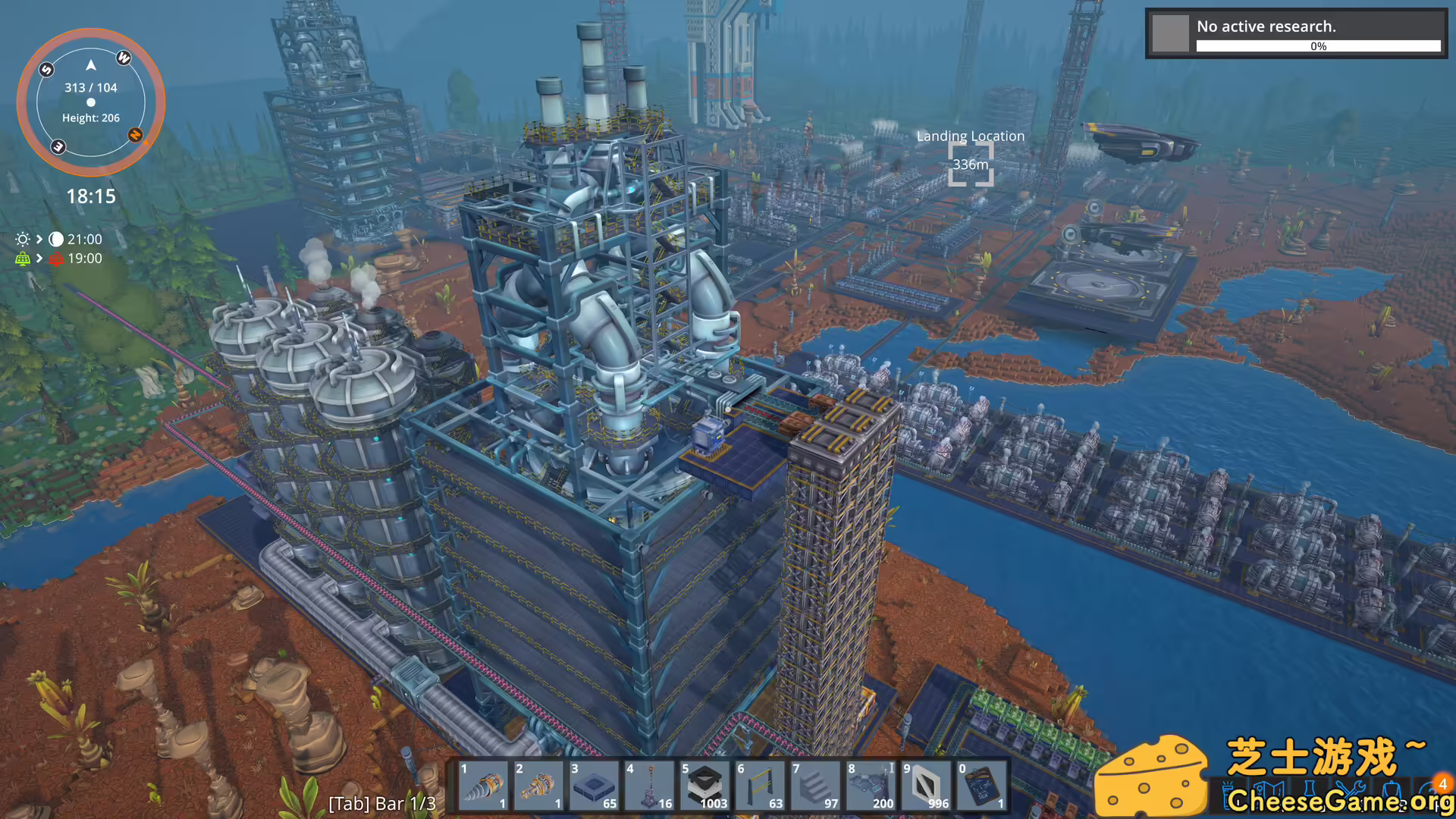The width and height of the screenshot is (1456, 819).
Task: Click the Landing Location waypoint marker
Action: tap(971, 165)
